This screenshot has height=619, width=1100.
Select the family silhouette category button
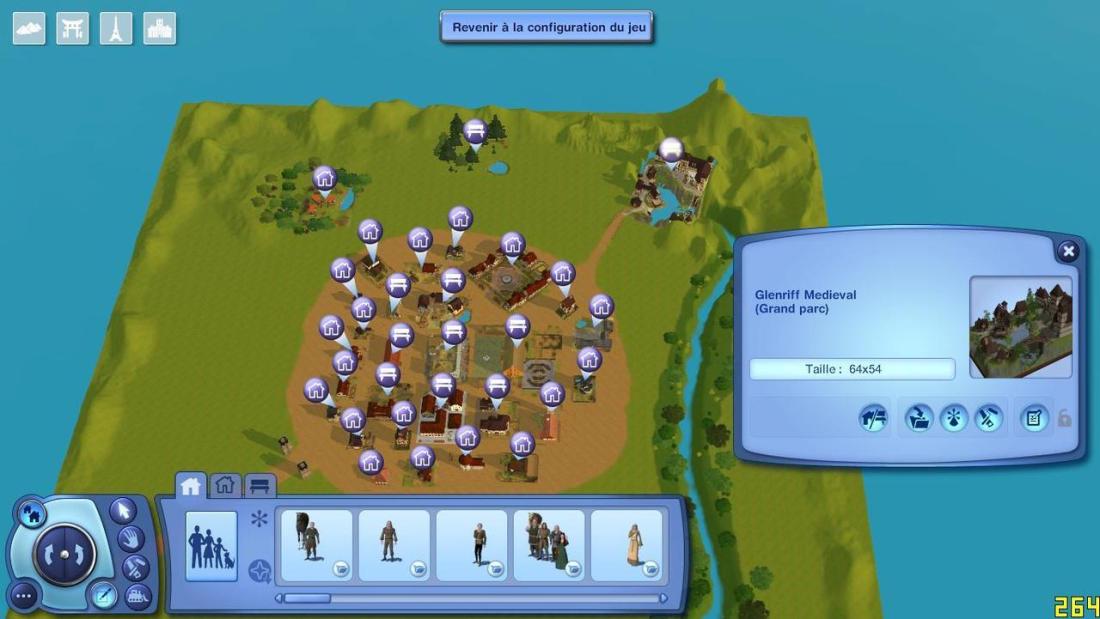tap(211, 546)
